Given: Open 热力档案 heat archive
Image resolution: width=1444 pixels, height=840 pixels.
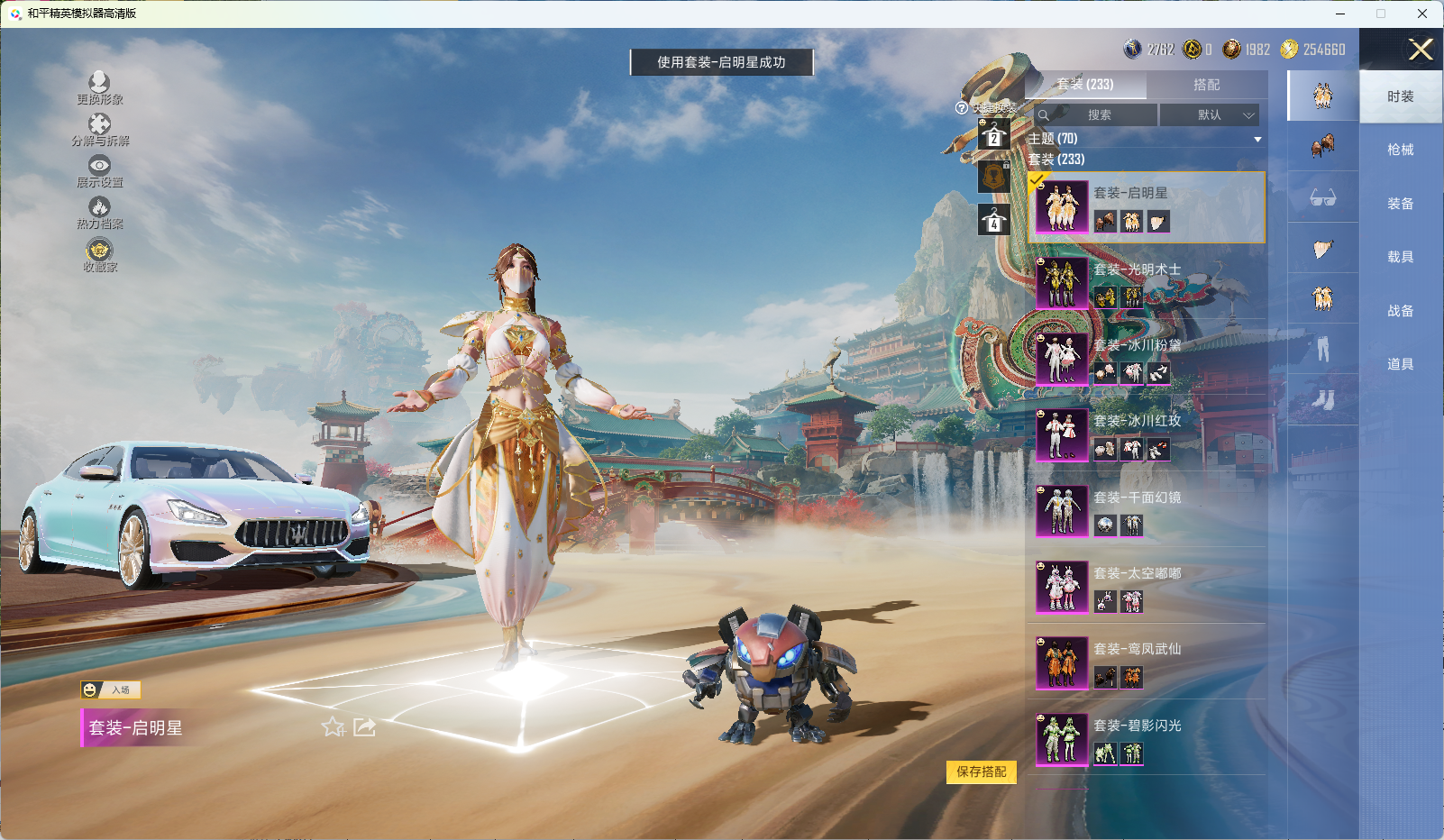Looking at the screenshot, I should [99, 213].
